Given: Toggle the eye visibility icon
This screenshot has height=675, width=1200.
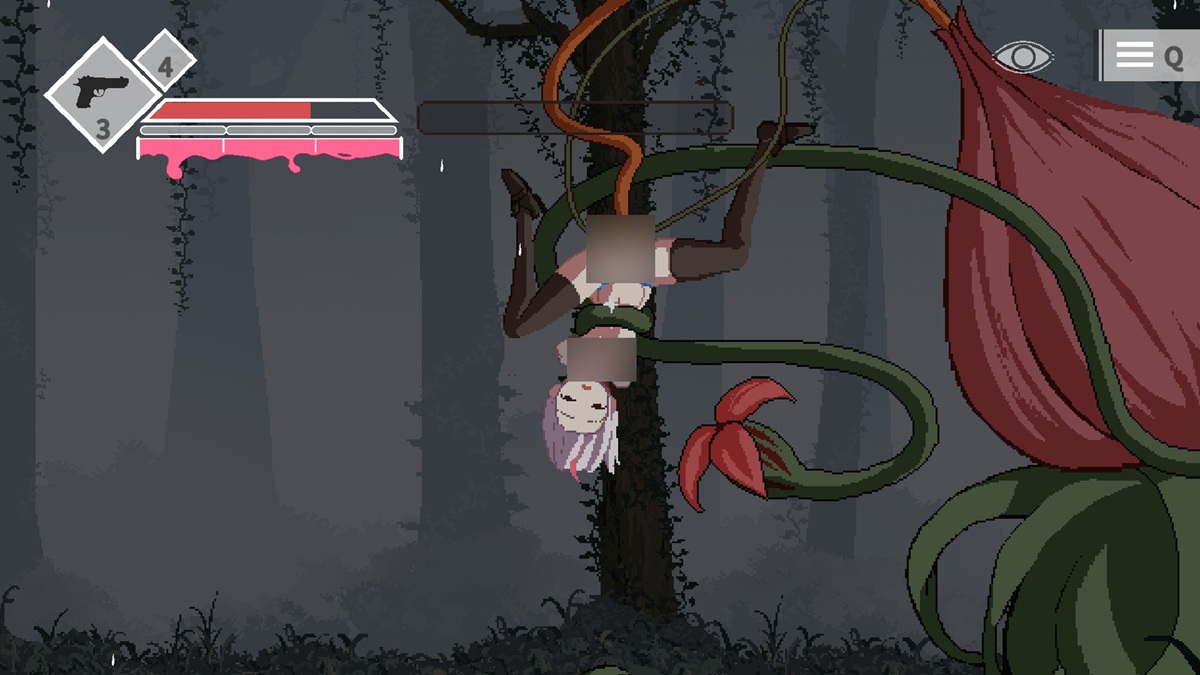Looking at the screenshot, I should (1023, 56).
